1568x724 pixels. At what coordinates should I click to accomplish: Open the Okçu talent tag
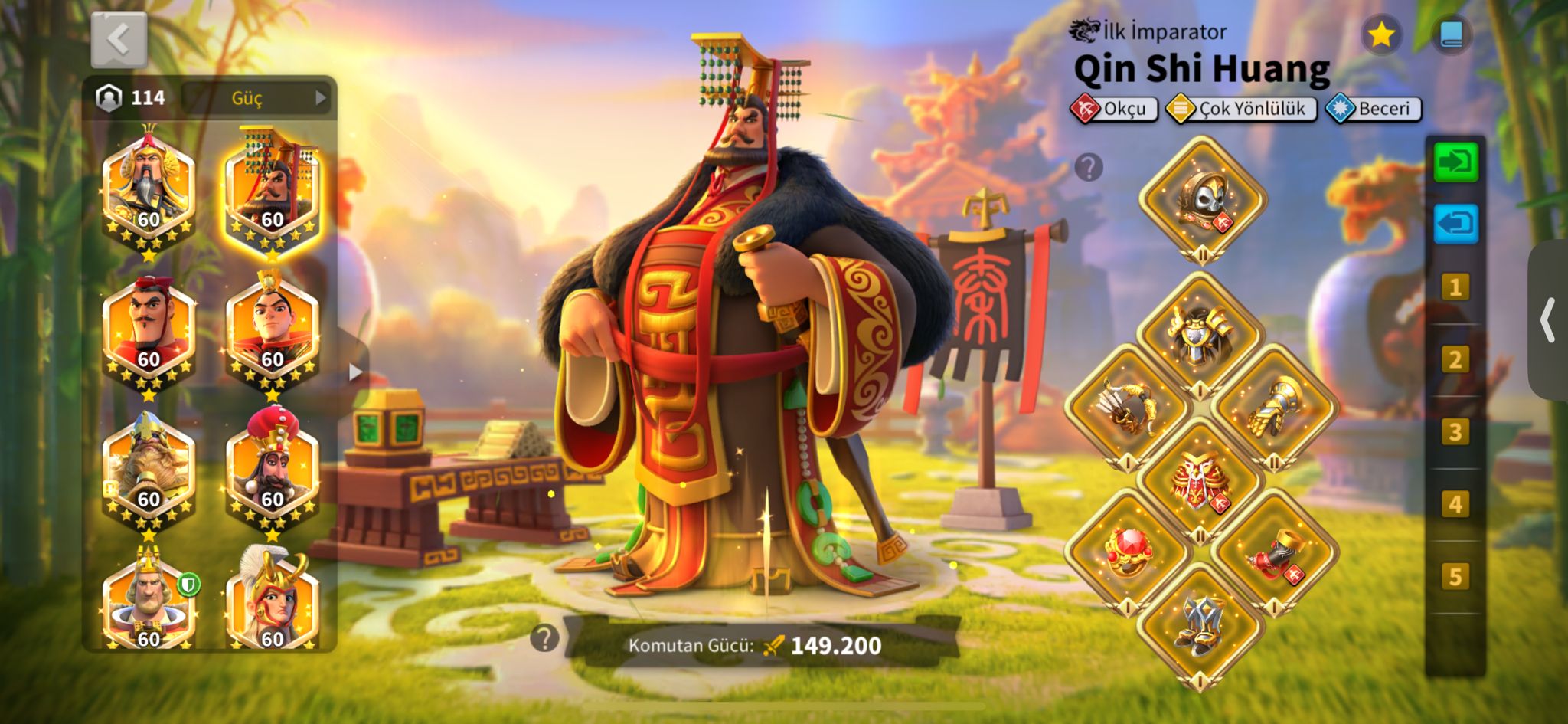tap(1114, 109)
